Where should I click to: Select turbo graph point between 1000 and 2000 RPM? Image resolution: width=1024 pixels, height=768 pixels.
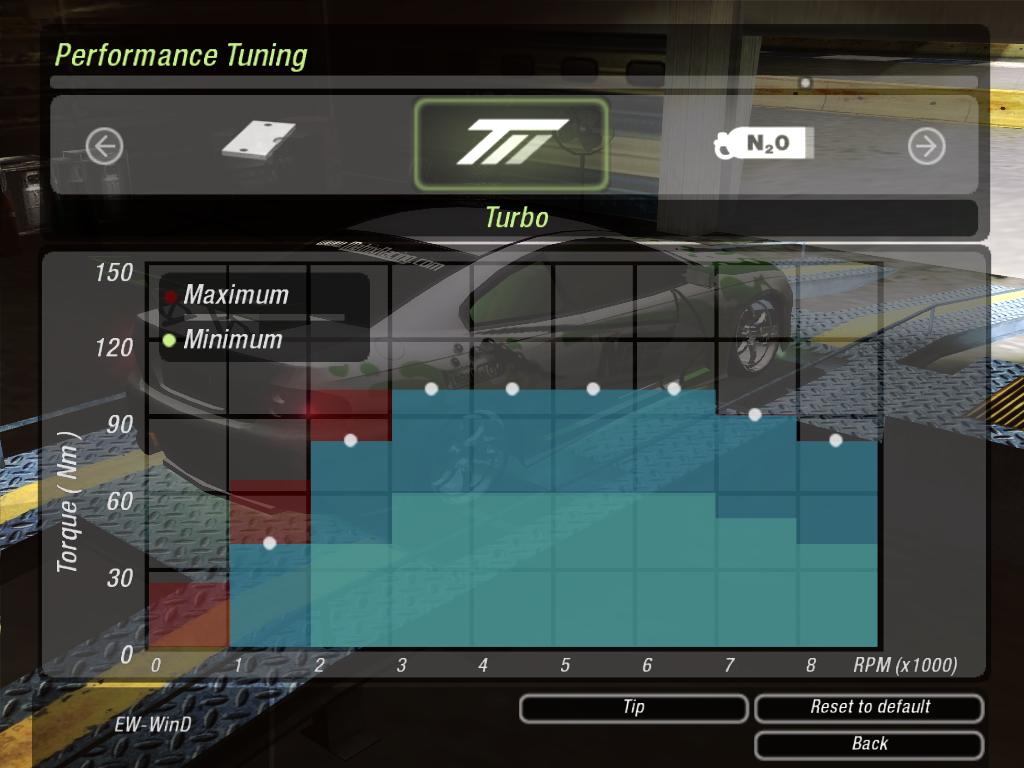click(269, 543)
